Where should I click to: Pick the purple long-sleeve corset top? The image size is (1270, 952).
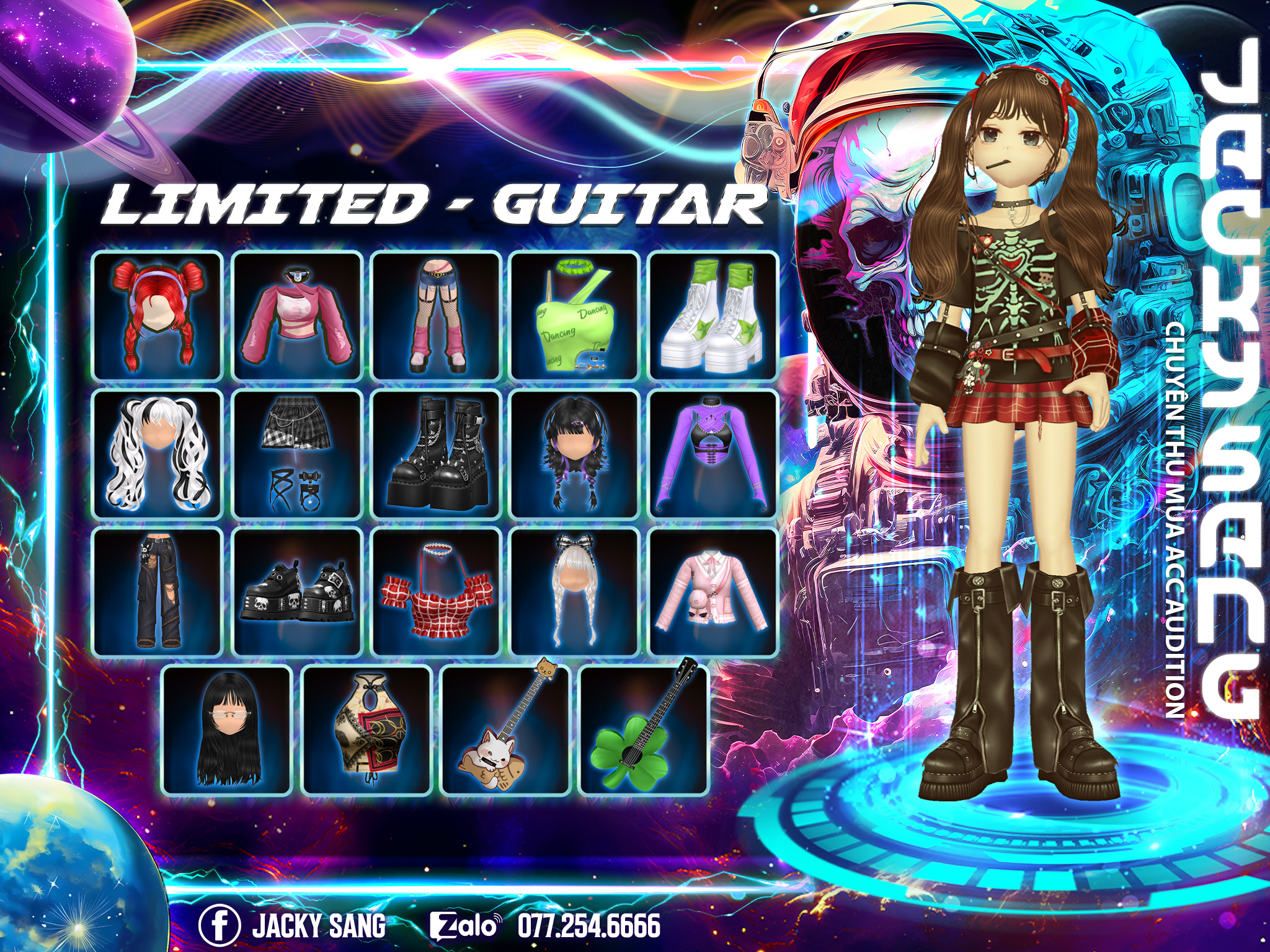713,454
